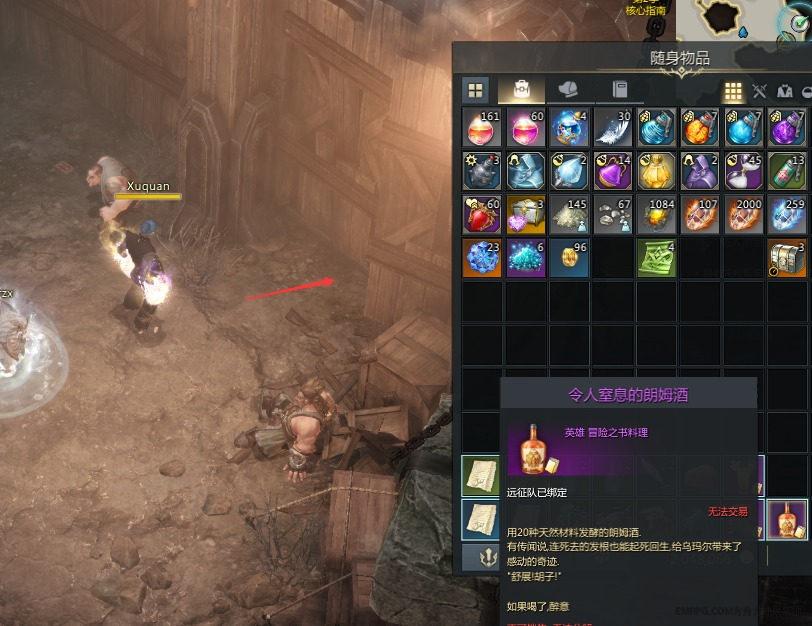This screenshot has width=812, height=626.
Task: Select the treasure chest with pink heart
Action: 527,214
